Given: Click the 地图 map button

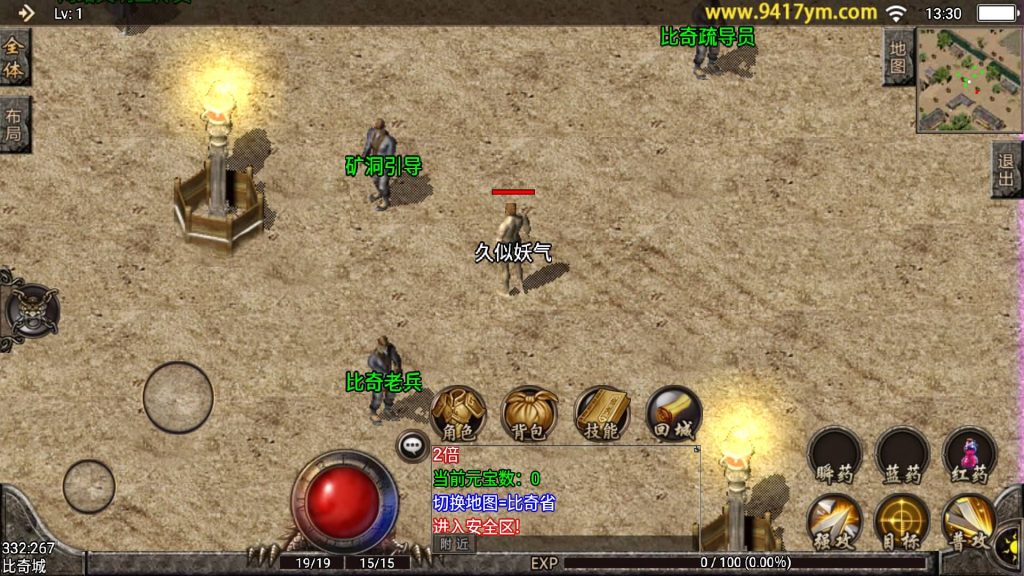Looking at the screenshot, I should point(898,57).
